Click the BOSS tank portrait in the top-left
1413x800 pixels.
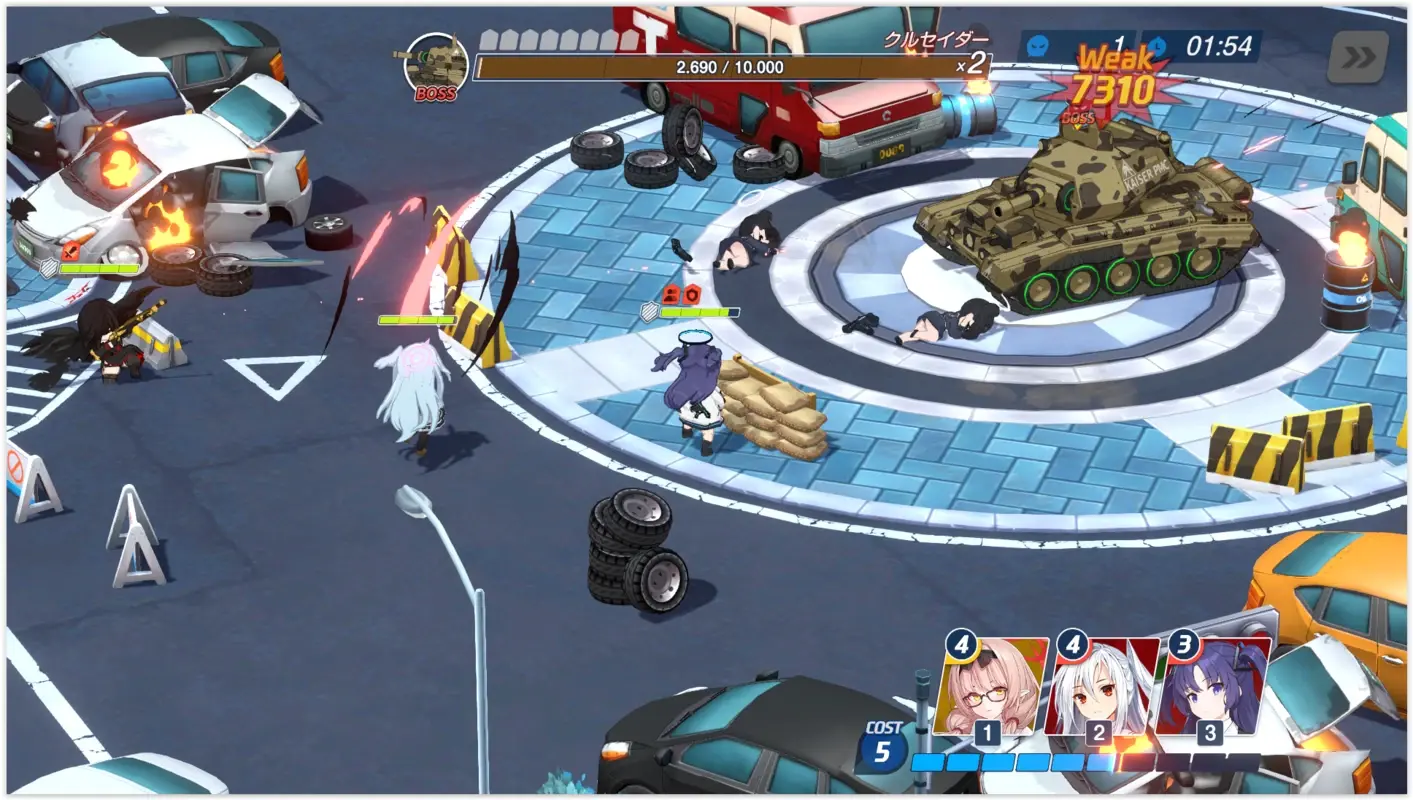click(438, 62)
